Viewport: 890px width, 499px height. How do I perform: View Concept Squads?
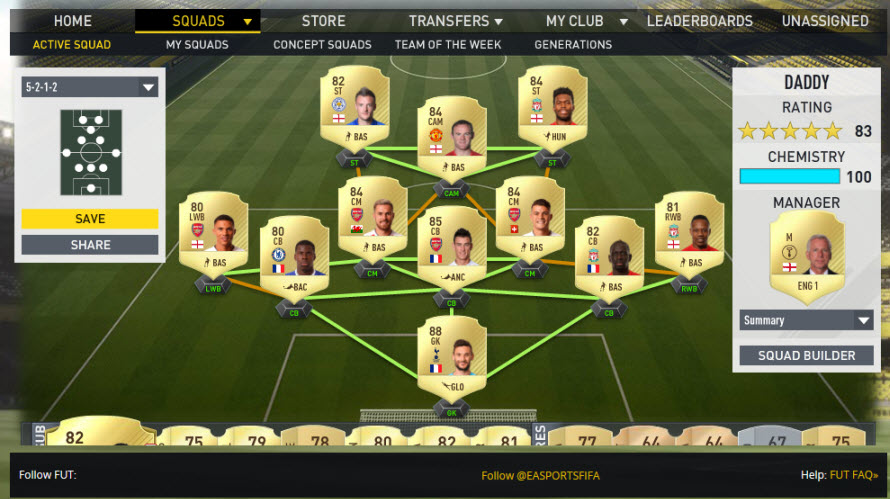pyautogui.click(x=322, y=45)
